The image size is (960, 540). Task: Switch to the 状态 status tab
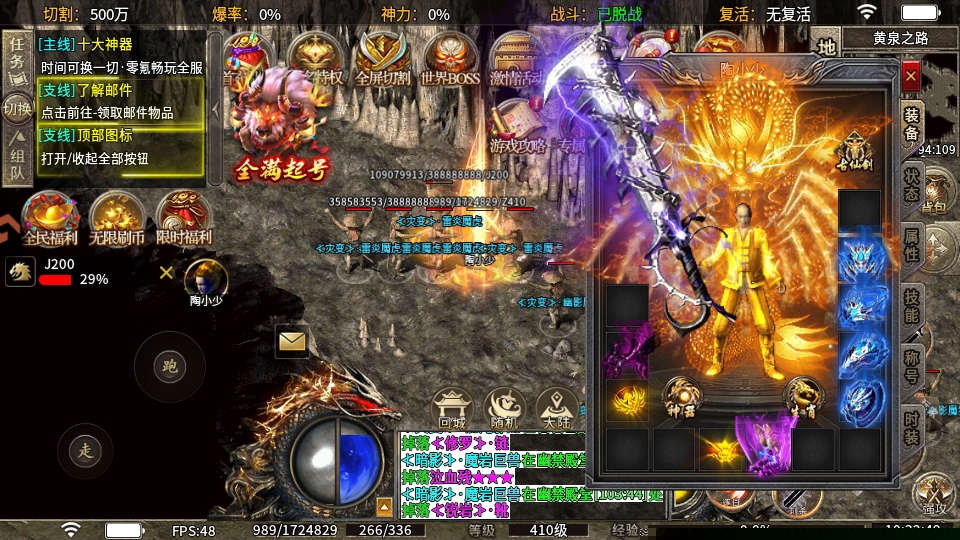pyautogui.click(x=912, y=184)
